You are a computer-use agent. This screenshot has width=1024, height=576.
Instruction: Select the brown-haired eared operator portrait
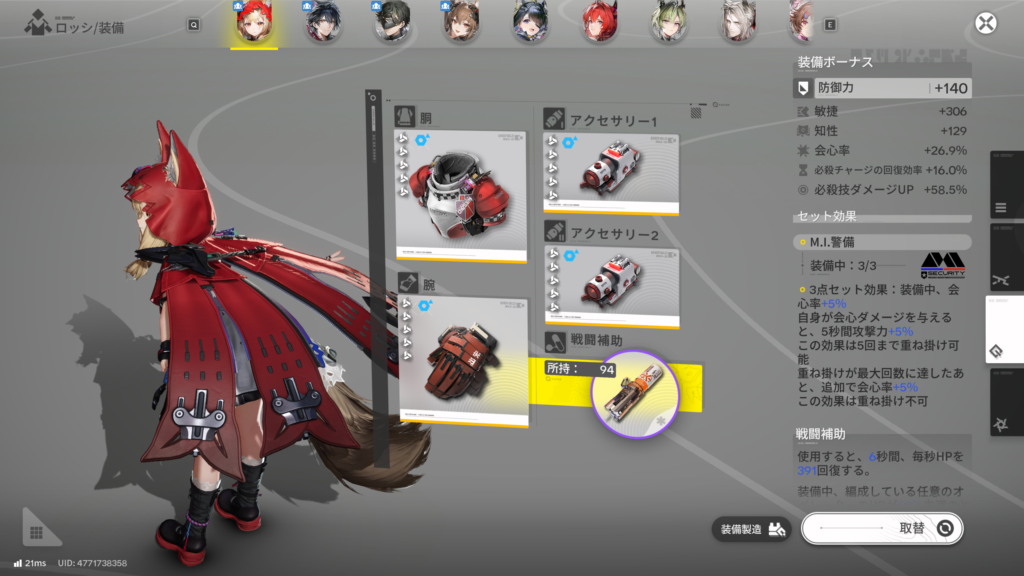(x=460, y=22)
